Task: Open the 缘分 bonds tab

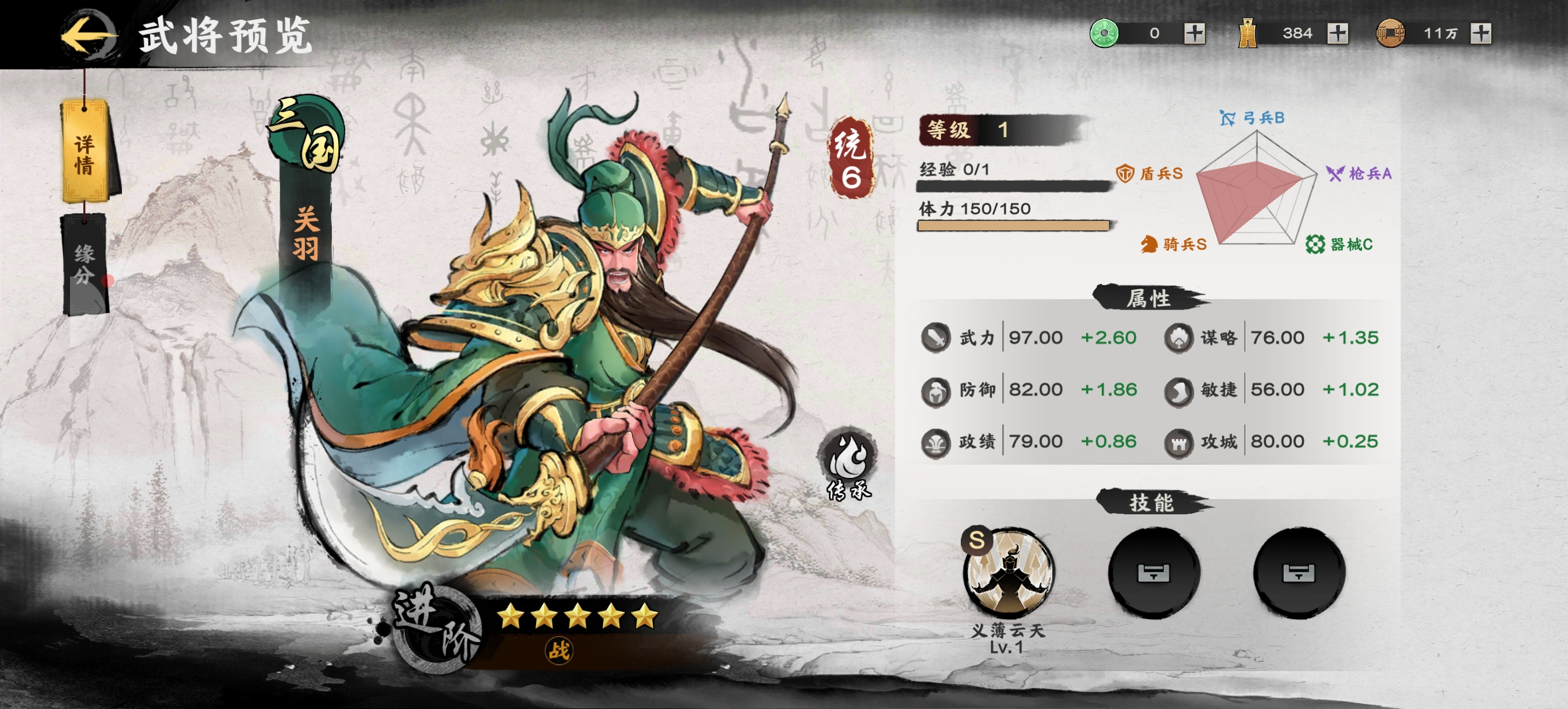Action: (x=85, y=265)
